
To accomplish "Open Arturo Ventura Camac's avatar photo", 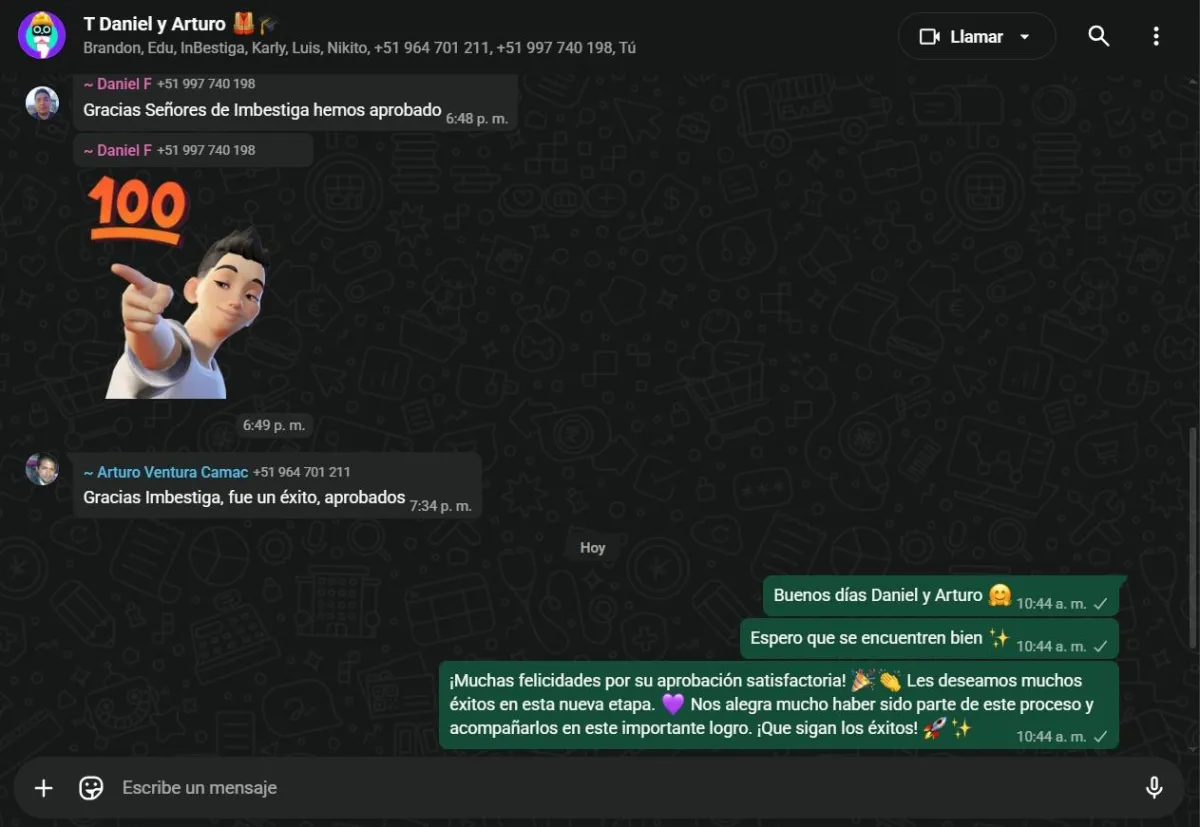I will (x=42, y=469).
